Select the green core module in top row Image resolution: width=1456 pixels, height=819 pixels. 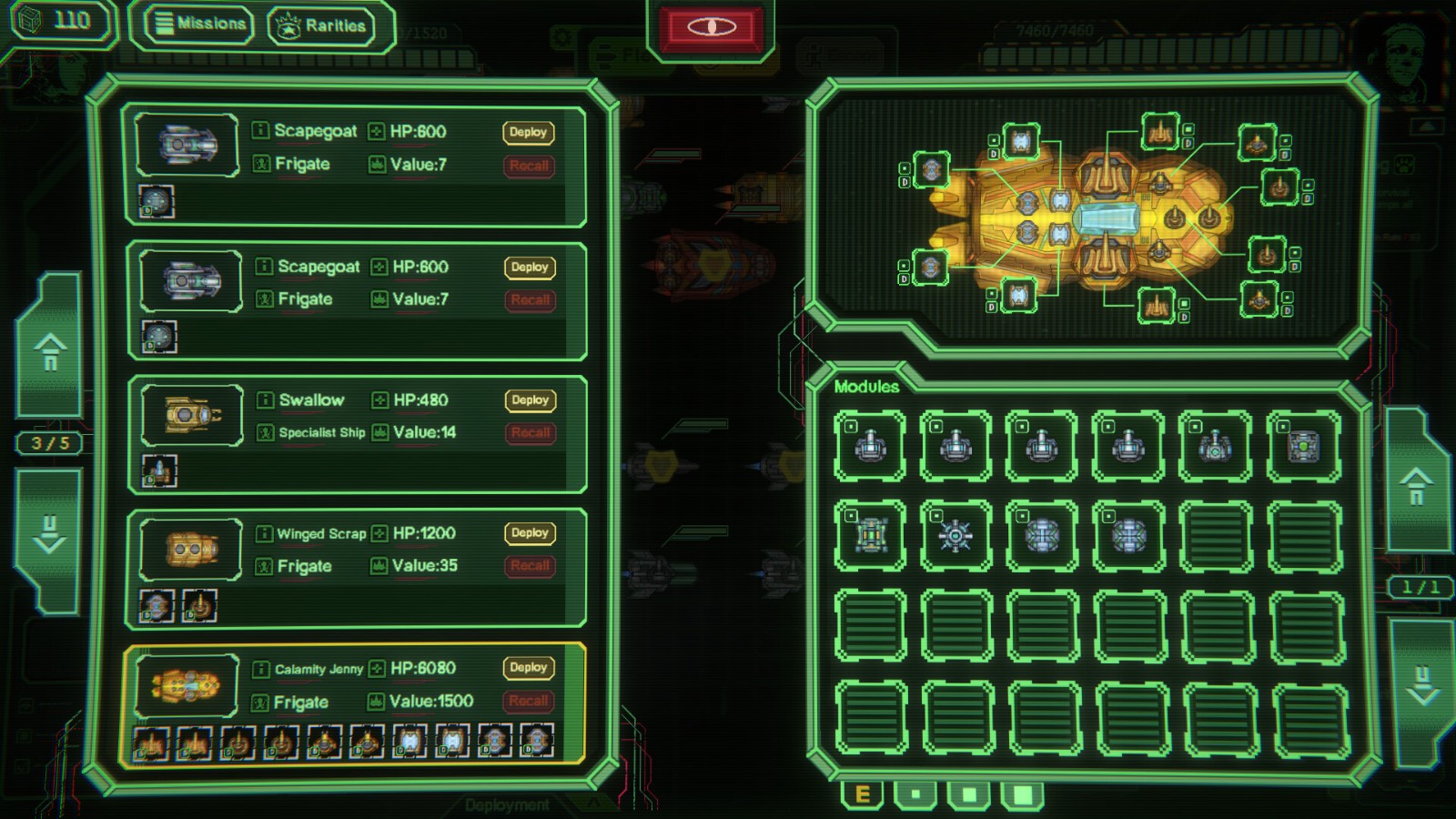point(1303,447)
